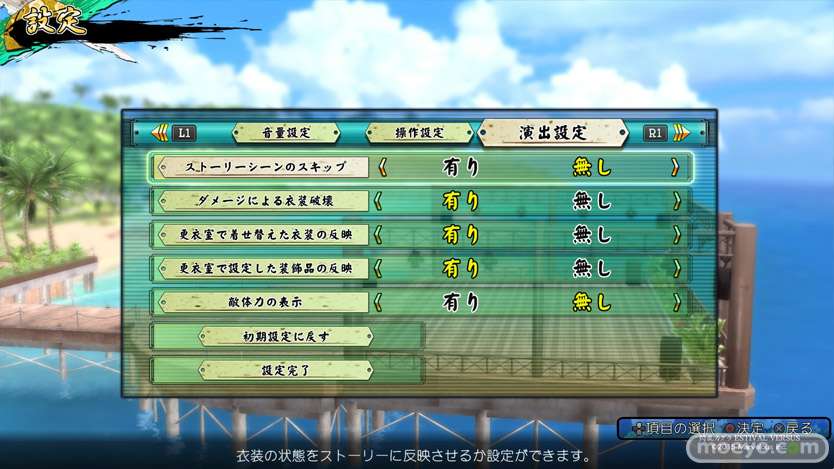Enable 更衣室で着せ替えた衣装の反映 with 有り
Image resolution: width=834 pixels, height=469 pixels.
[x=460, y=235]
